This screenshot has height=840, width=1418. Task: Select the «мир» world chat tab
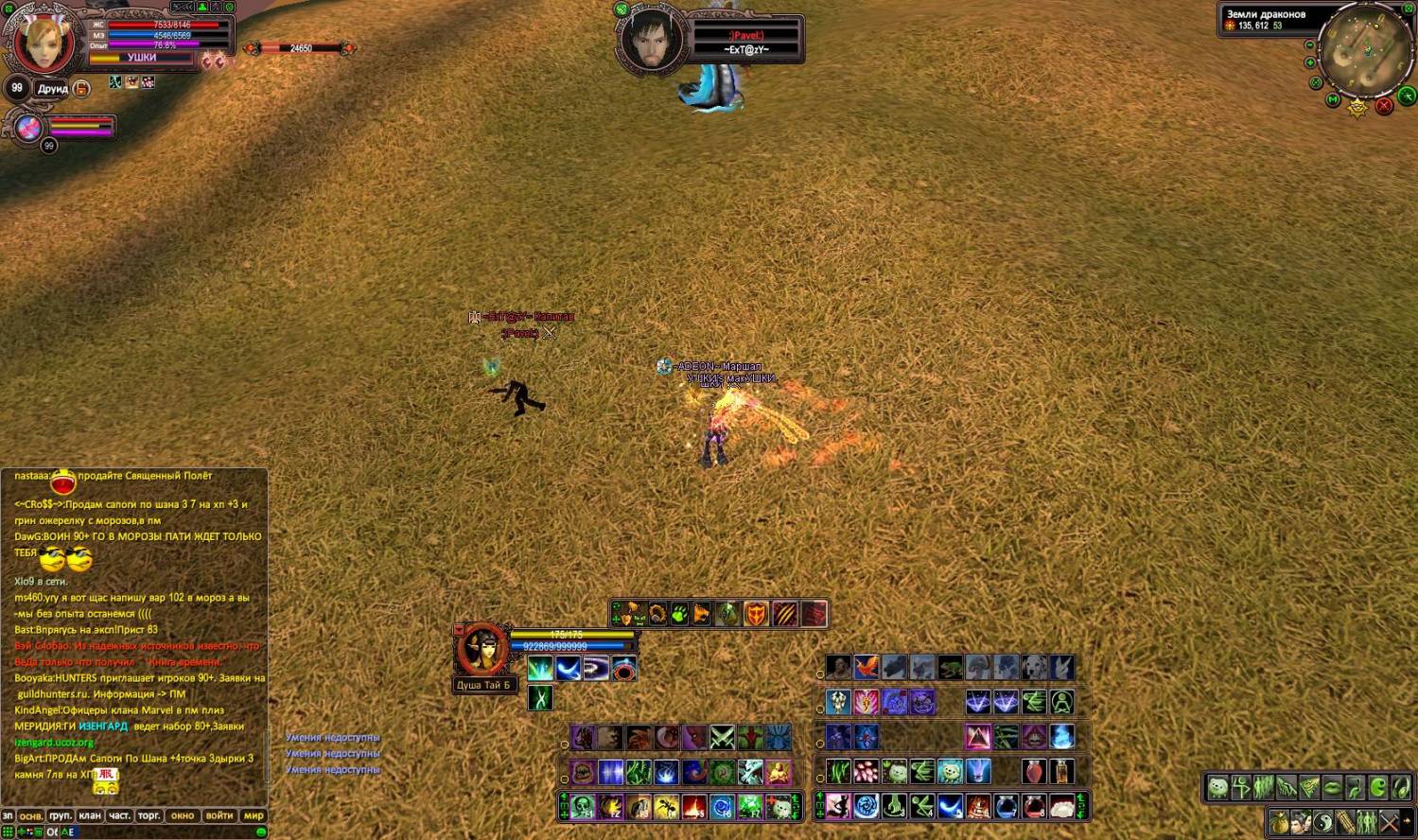click(x=254, y=815)
